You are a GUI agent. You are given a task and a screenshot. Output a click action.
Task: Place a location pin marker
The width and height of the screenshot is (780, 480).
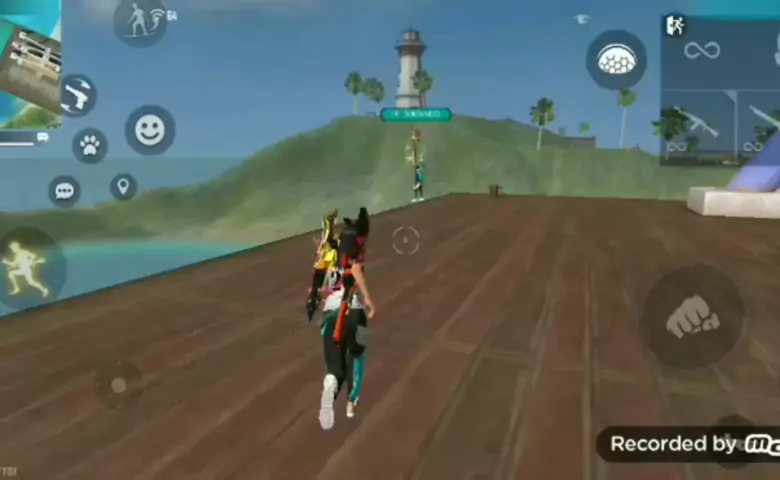pyautogui.click(x=123, y=186)
